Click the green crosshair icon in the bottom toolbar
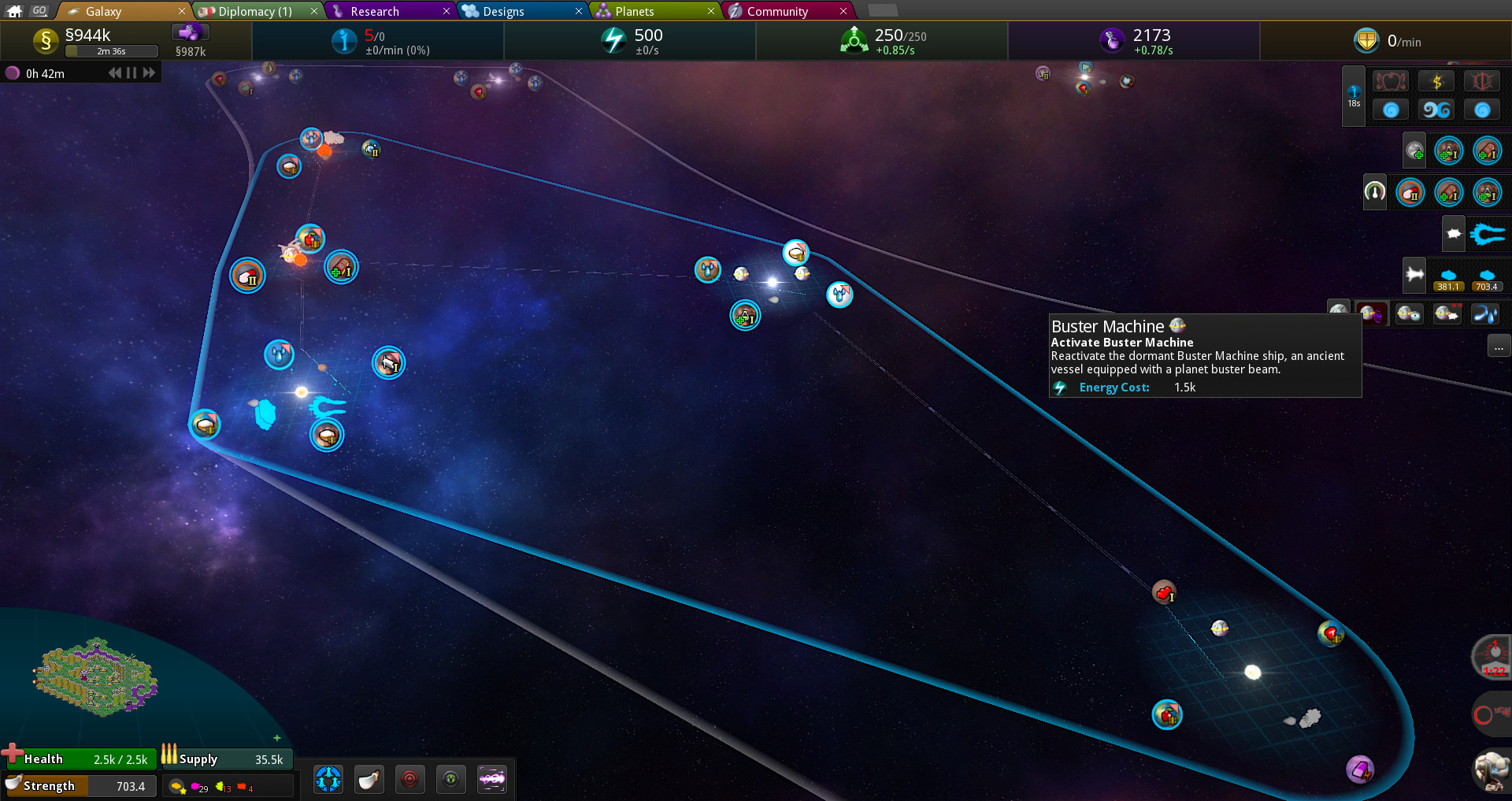Image resolution: width=1512 pixels, height=801 pixels. 451,779
